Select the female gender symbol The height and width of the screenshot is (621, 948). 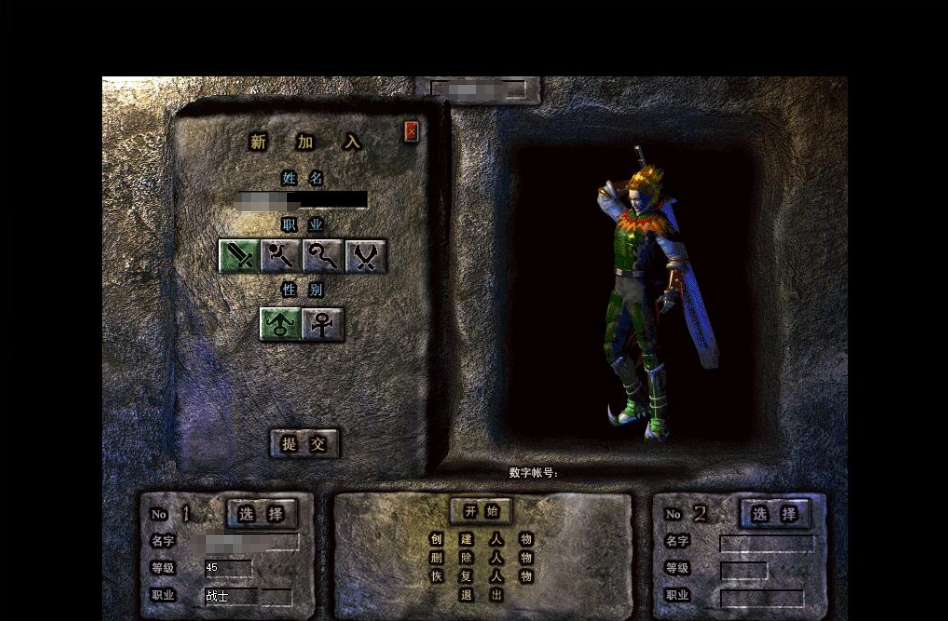tap(323, 324)
